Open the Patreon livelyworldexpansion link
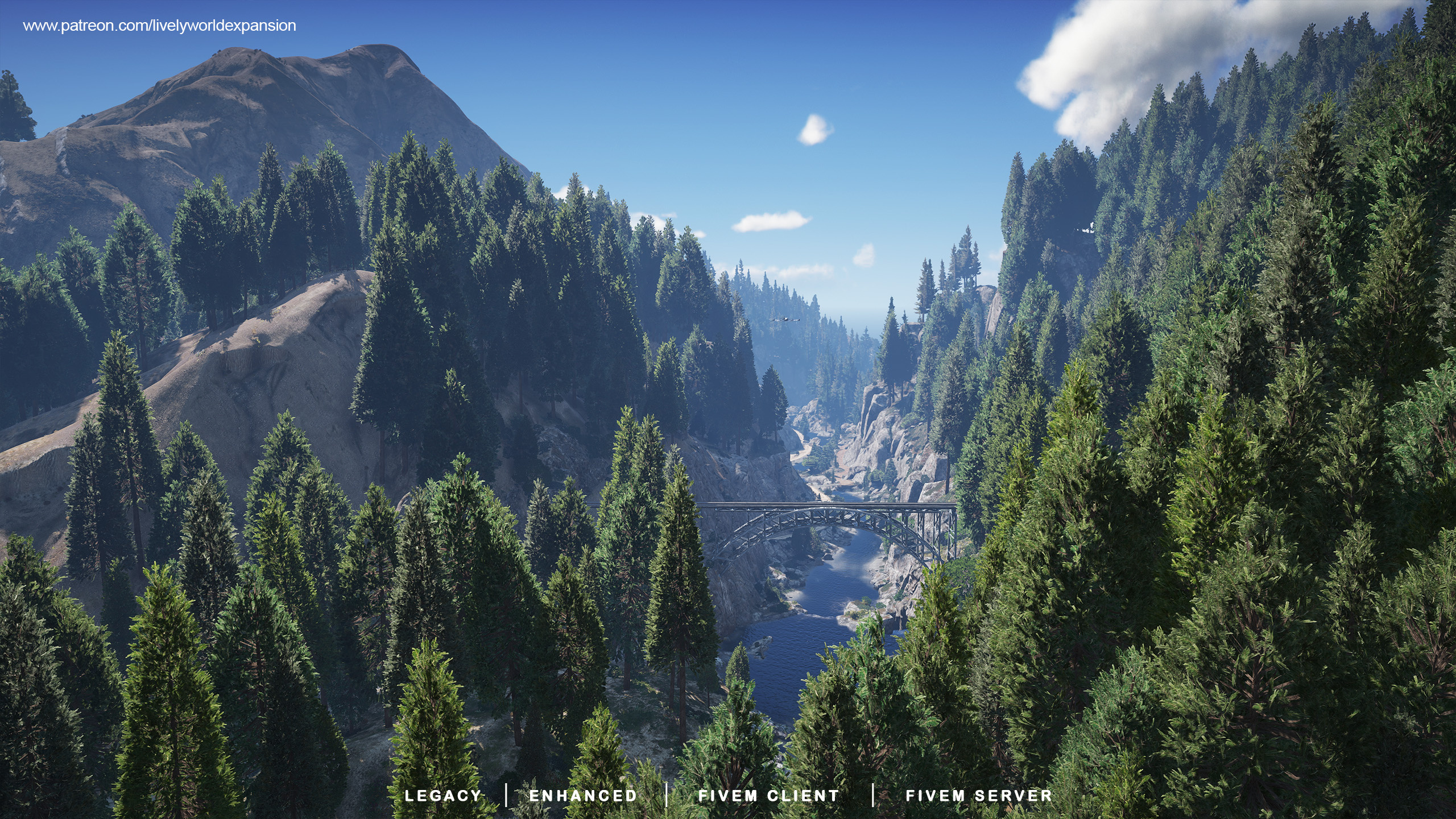The width and height of the screenshot is (1456, 819). (x=159, y=26)
